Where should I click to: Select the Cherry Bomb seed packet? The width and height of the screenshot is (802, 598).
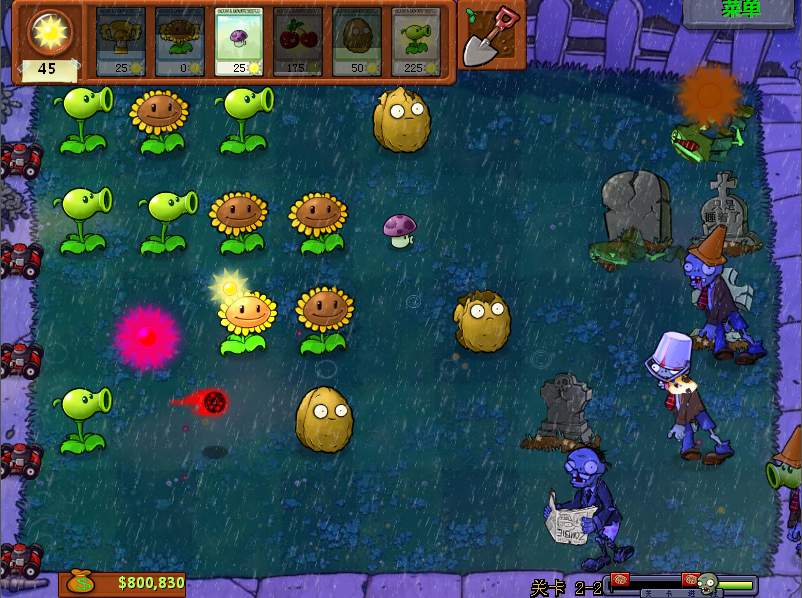pos(298,42)
